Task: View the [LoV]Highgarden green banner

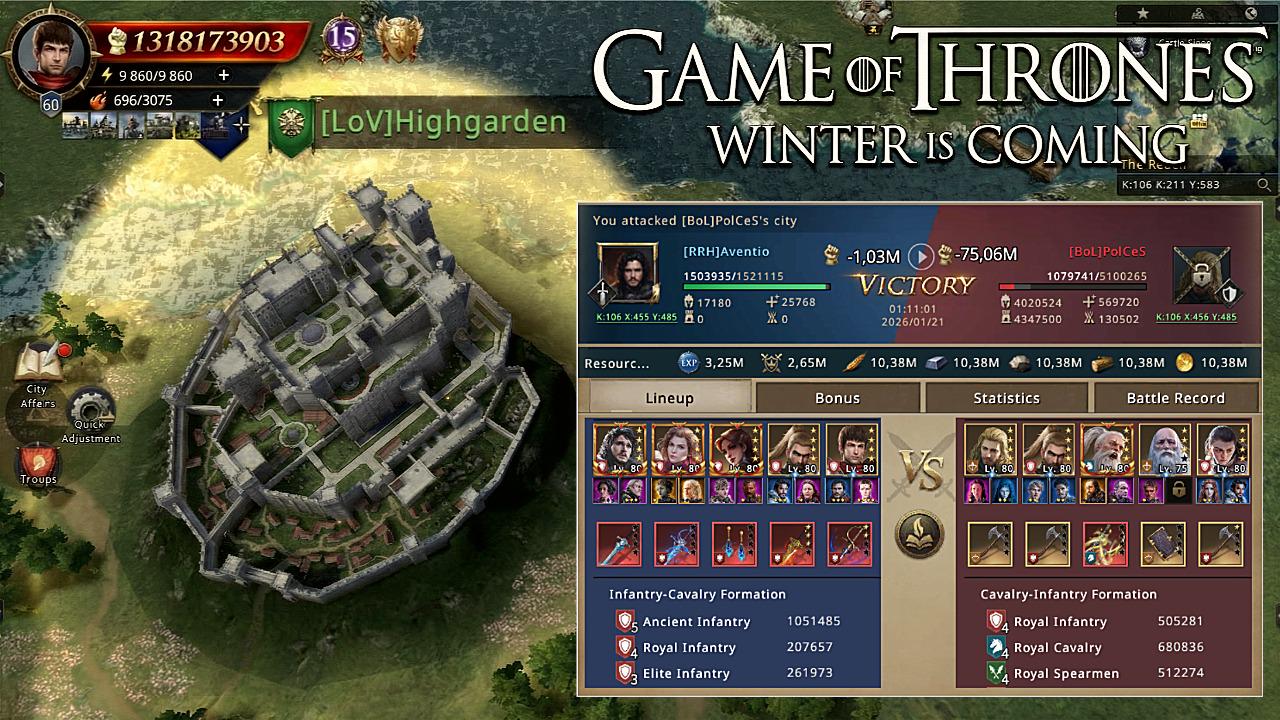Action: [290, 126]
